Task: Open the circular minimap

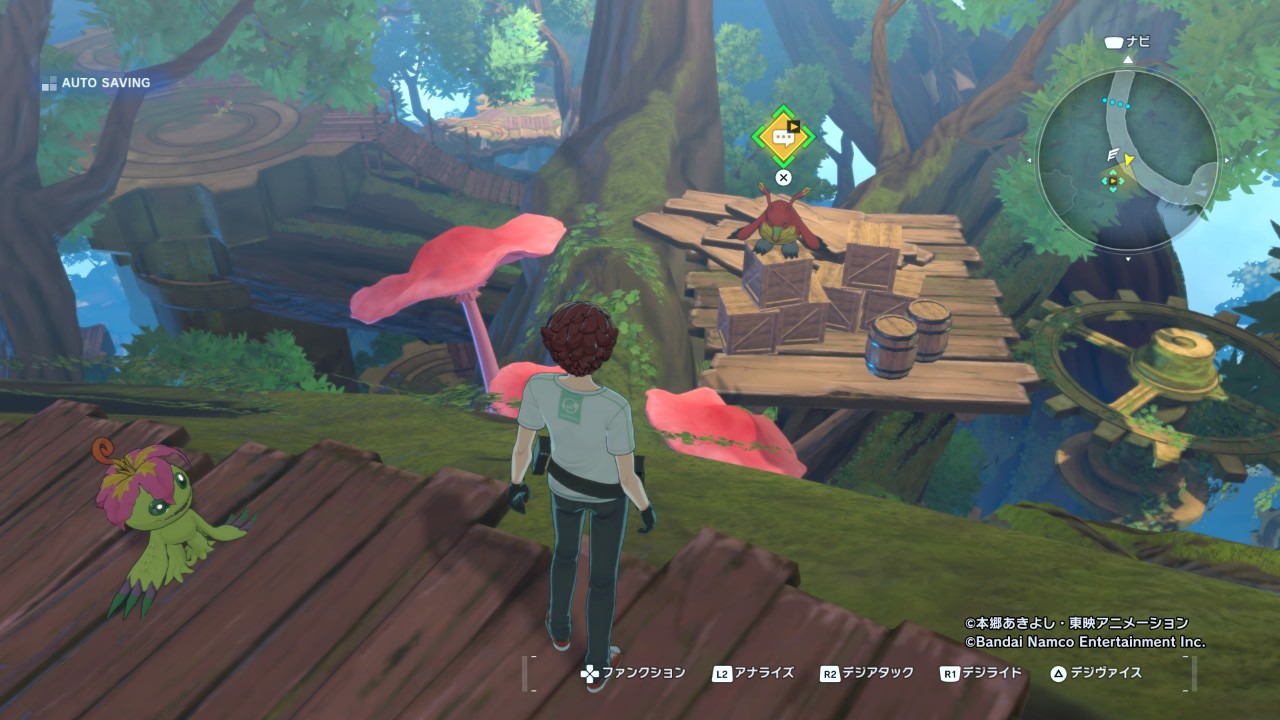Action: coord(1128,160)
